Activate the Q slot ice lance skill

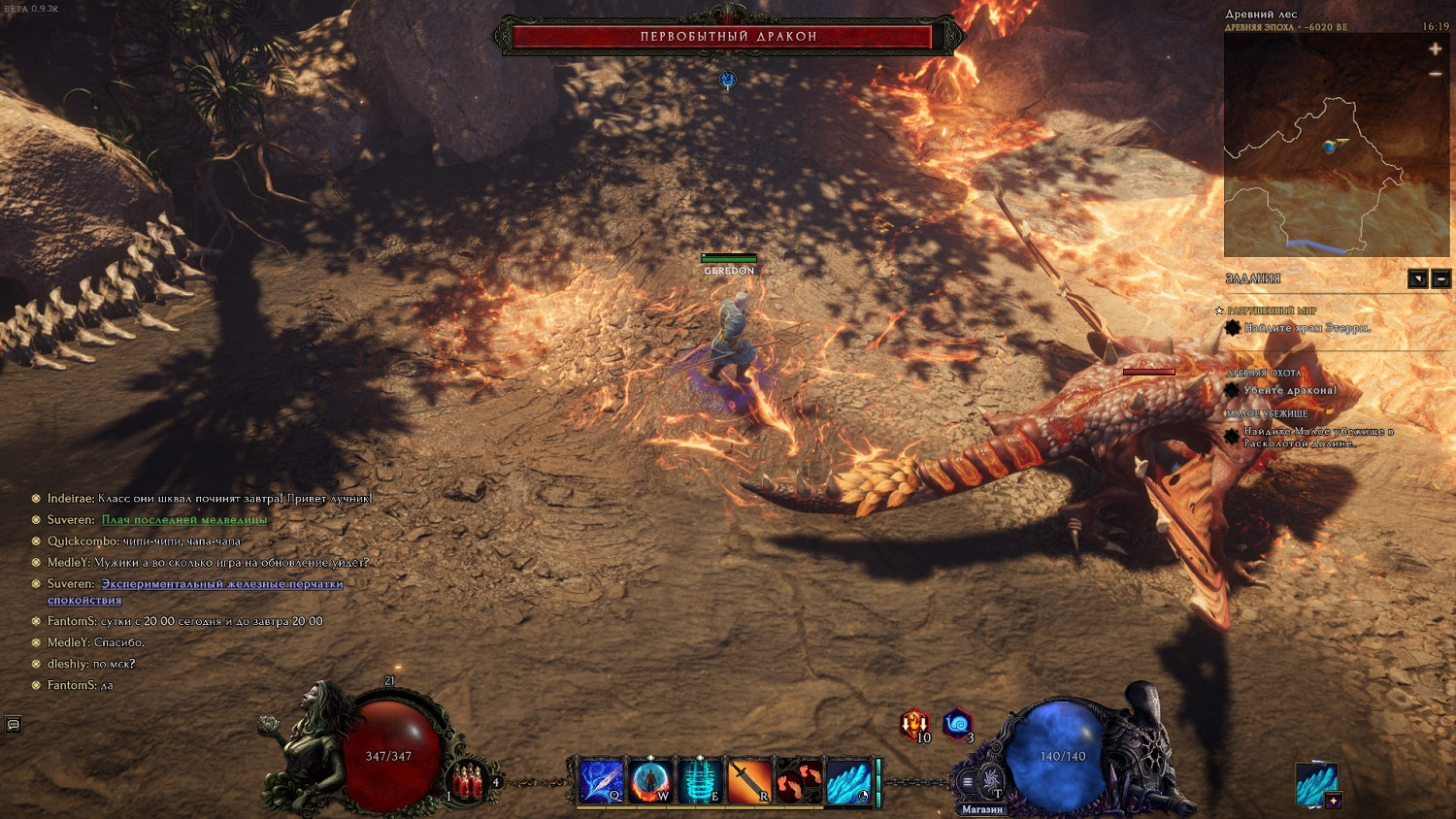coord(601,781)
